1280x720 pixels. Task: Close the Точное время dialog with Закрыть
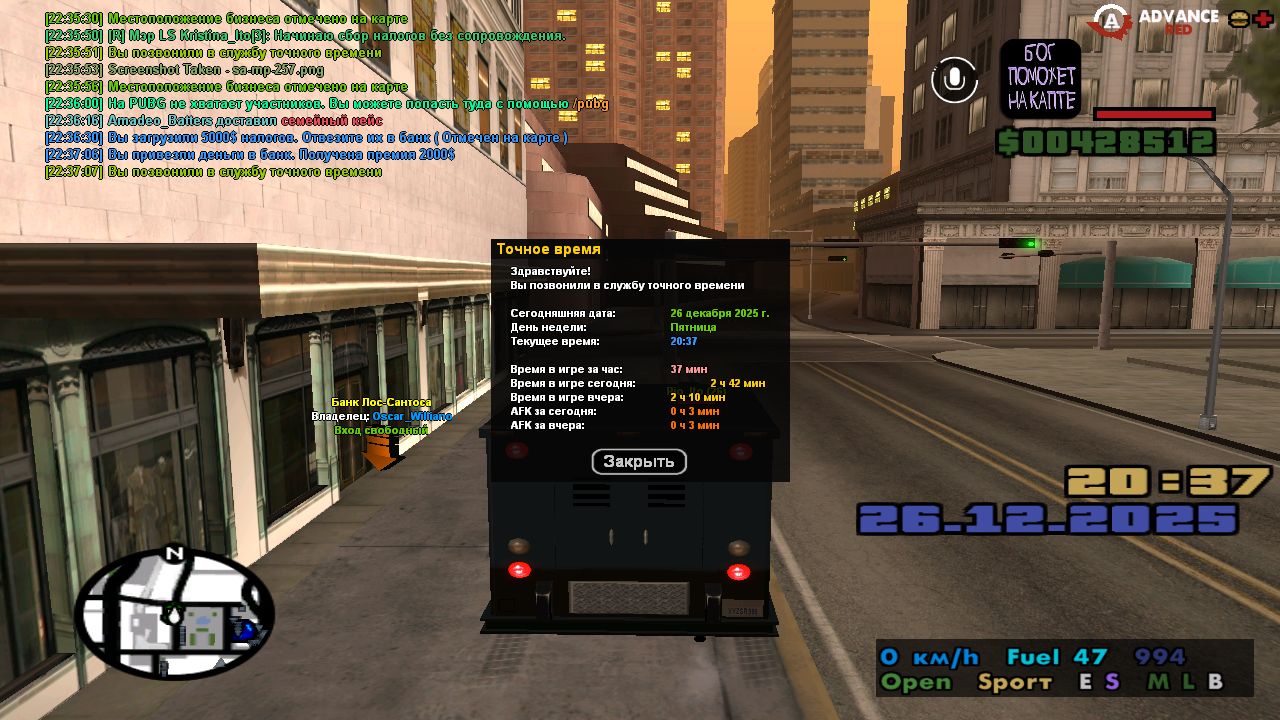(x=639, y=462)
